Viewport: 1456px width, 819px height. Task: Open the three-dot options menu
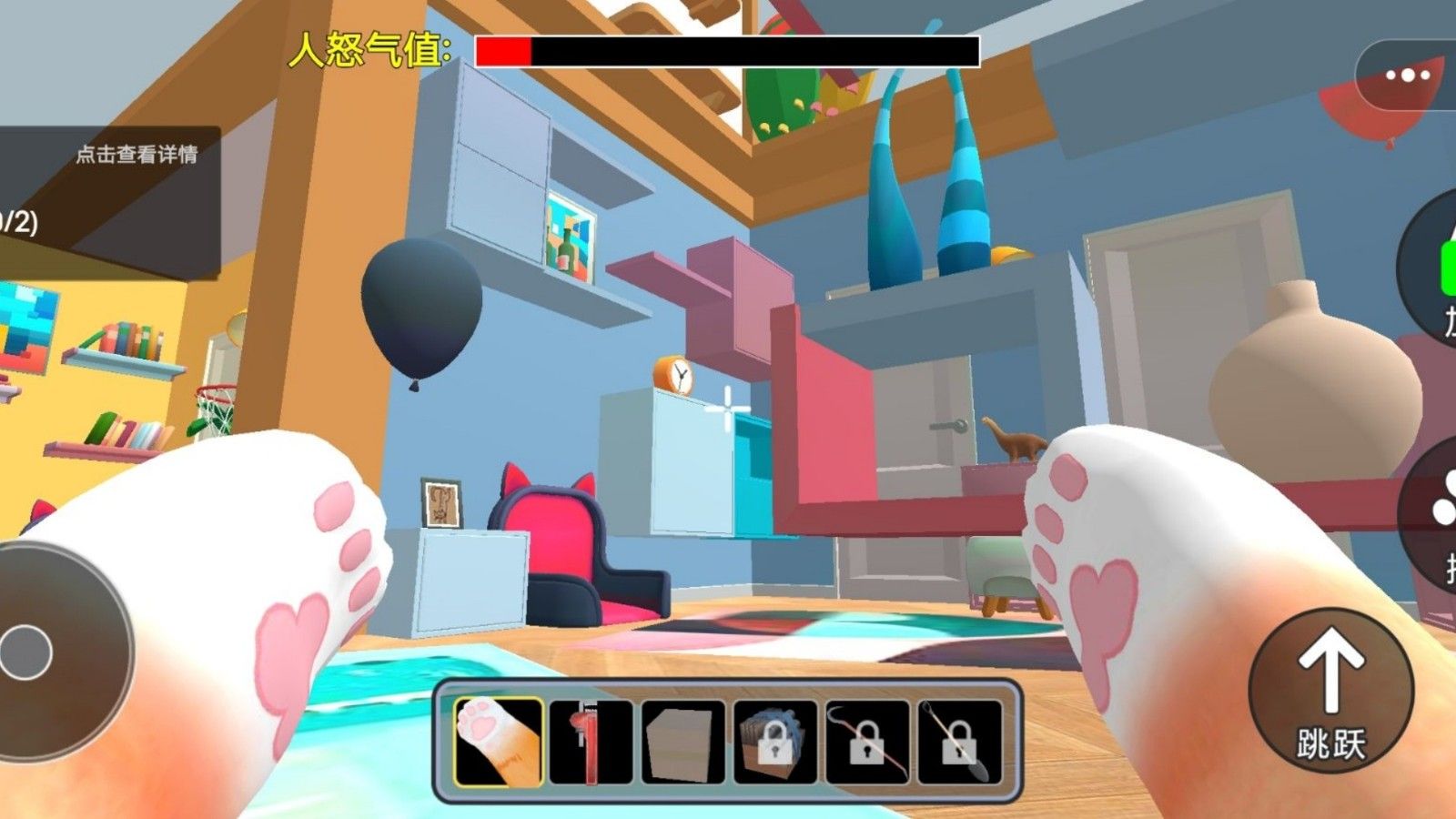click(x=1407, y=76)
